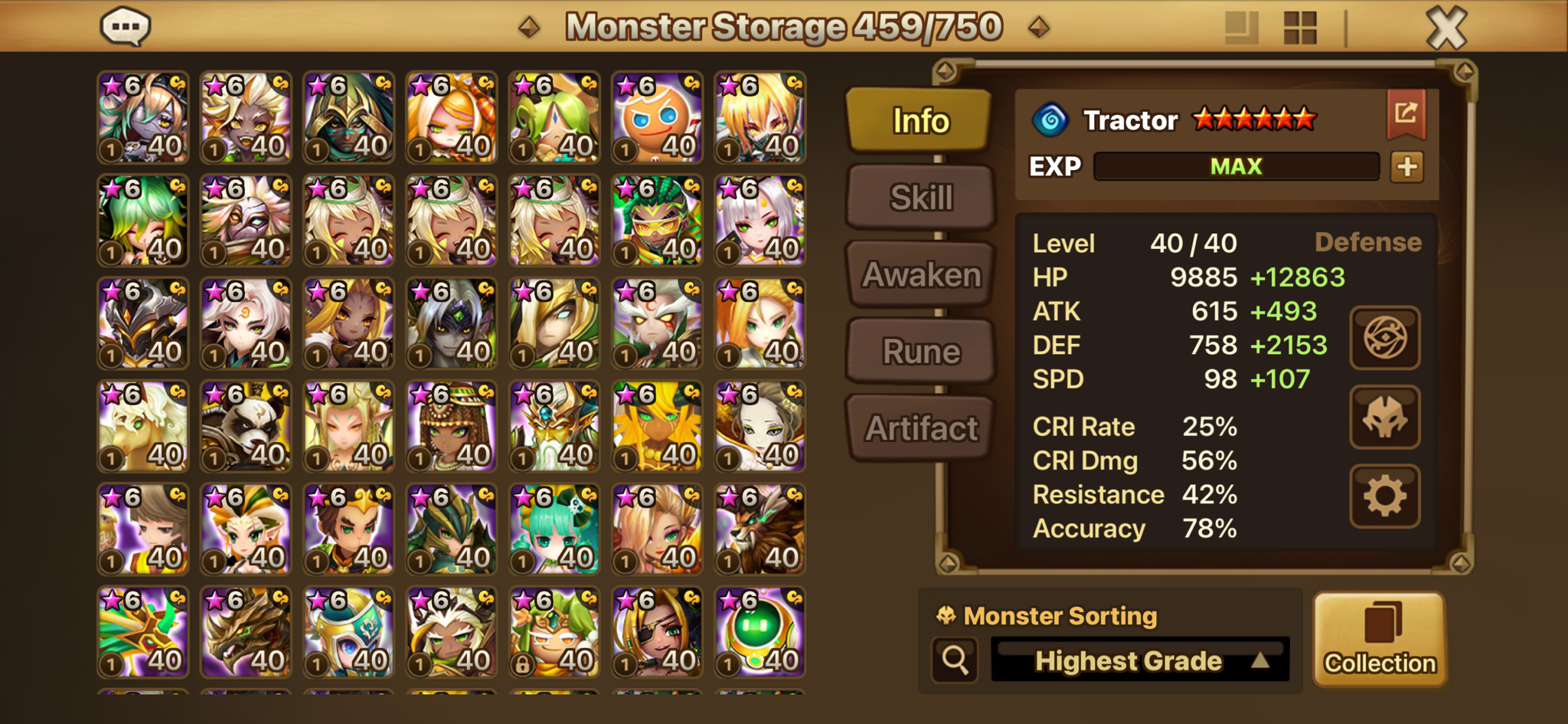Select the Info tab
Image resolution: width=1568 pixels, height=724 pixels.
pos(920,120)
